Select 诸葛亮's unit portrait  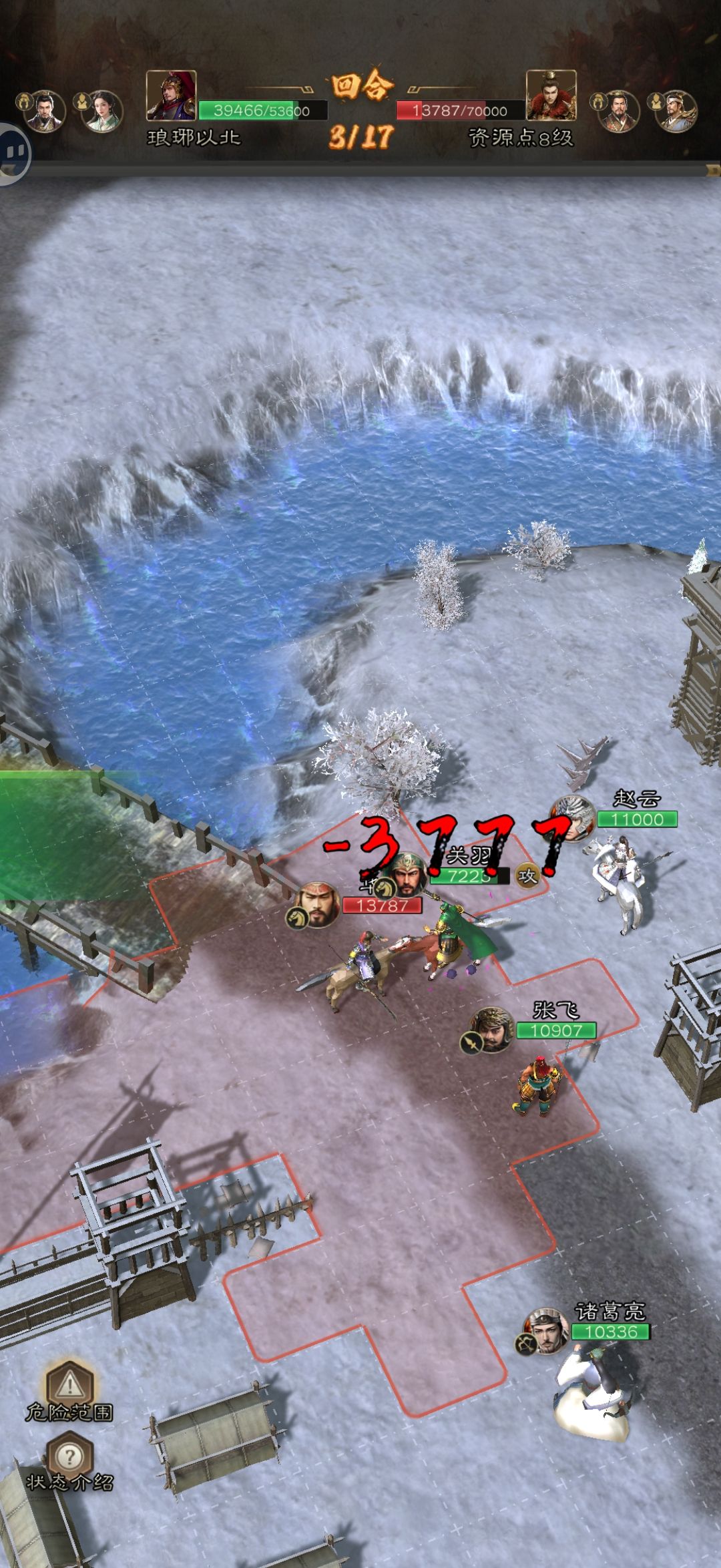click(x=547, y=1331)
